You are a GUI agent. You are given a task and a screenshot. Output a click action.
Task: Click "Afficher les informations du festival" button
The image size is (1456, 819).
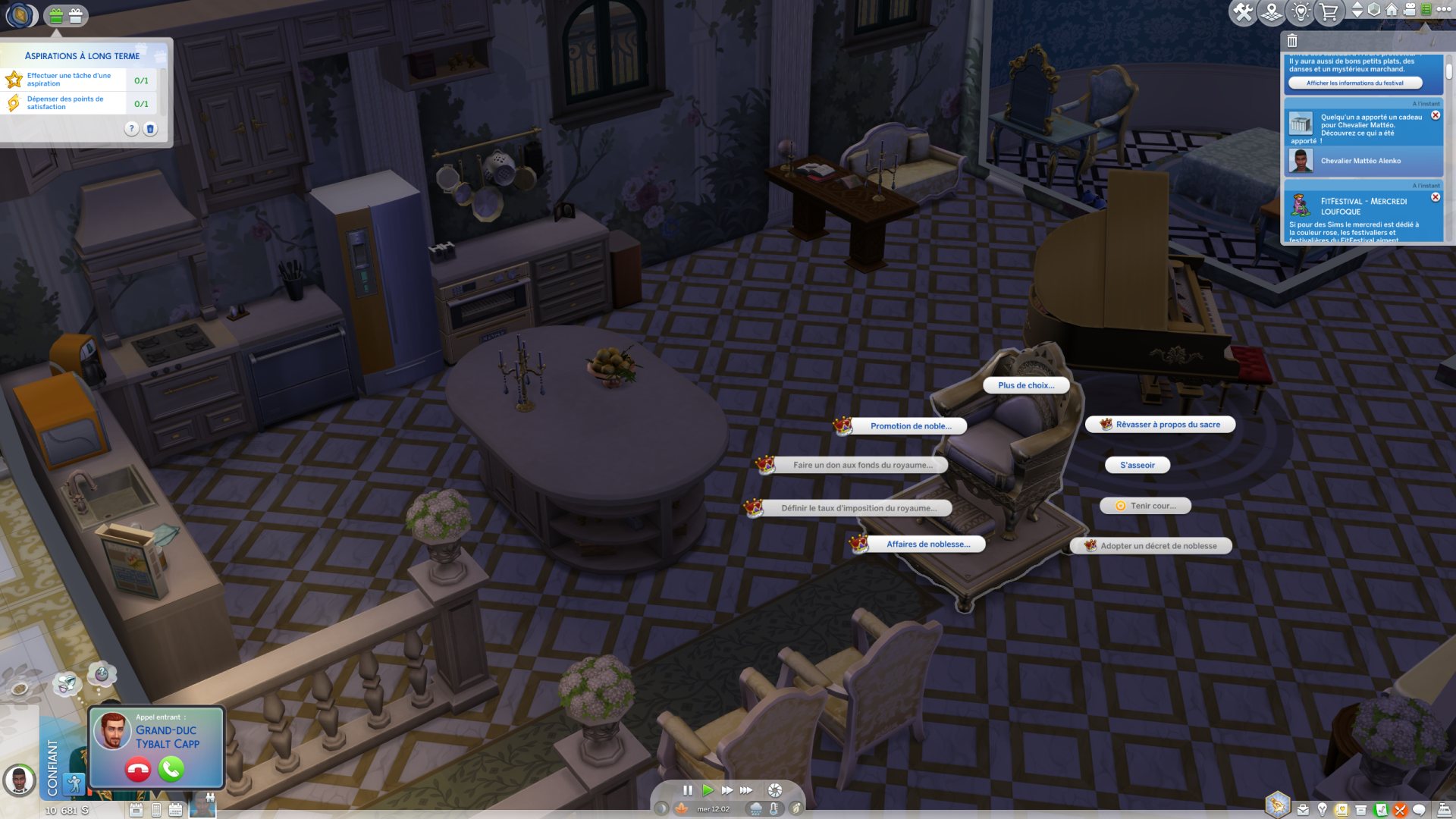pos(1354,83)
